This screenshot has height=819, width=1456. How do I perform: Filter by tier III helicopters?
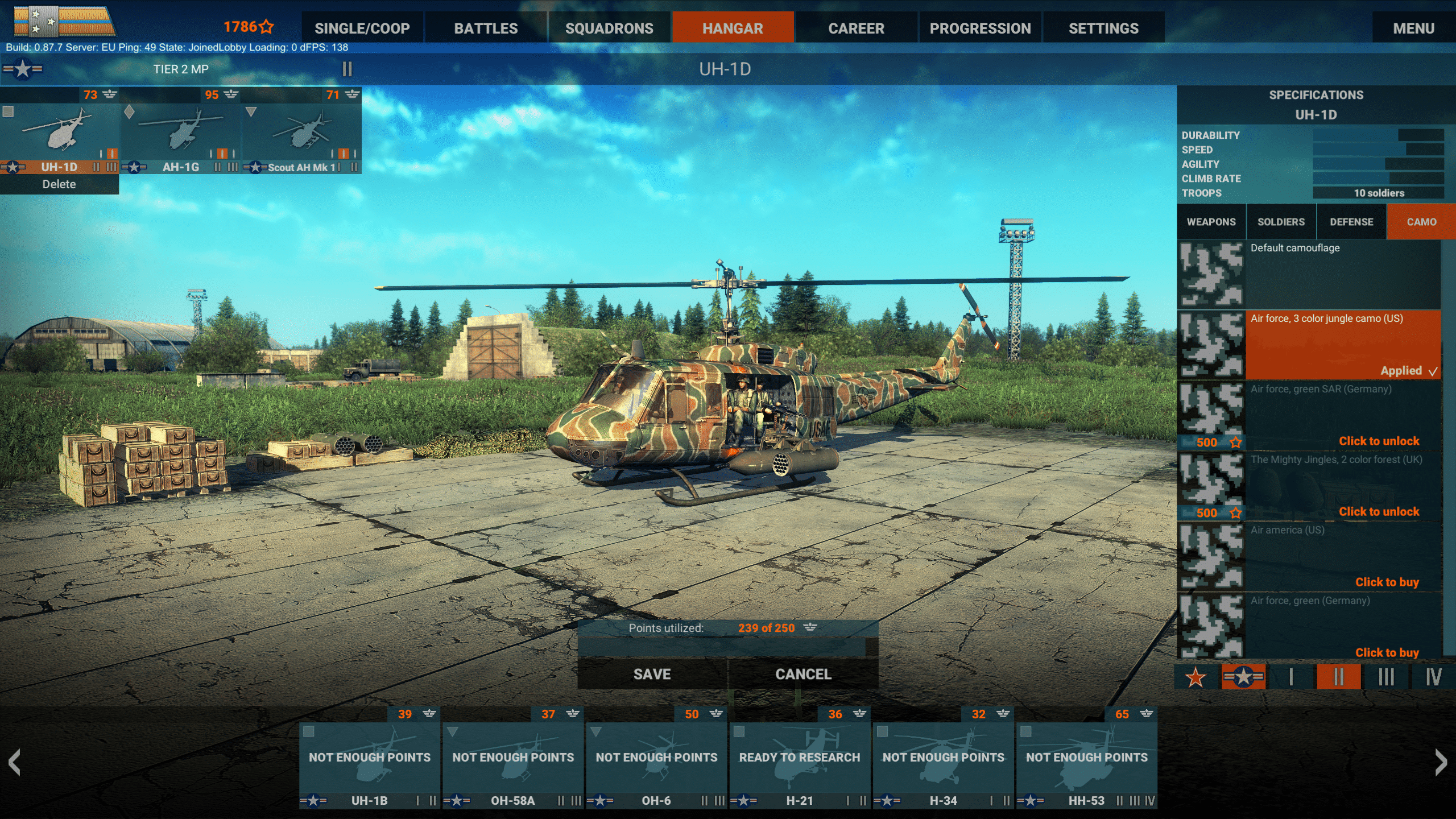[x=1386, y=677]
